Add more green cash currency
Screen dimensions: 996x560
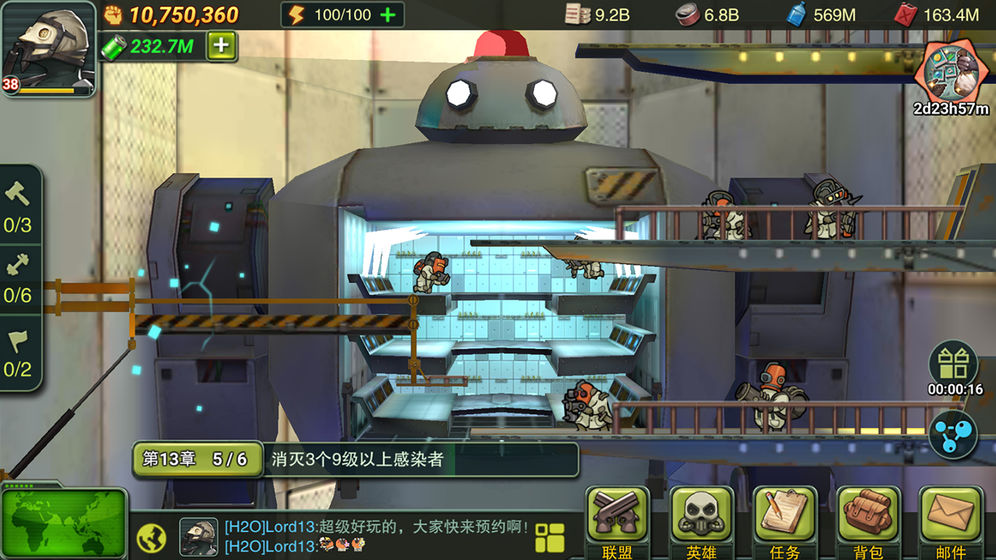click(221, 46)
